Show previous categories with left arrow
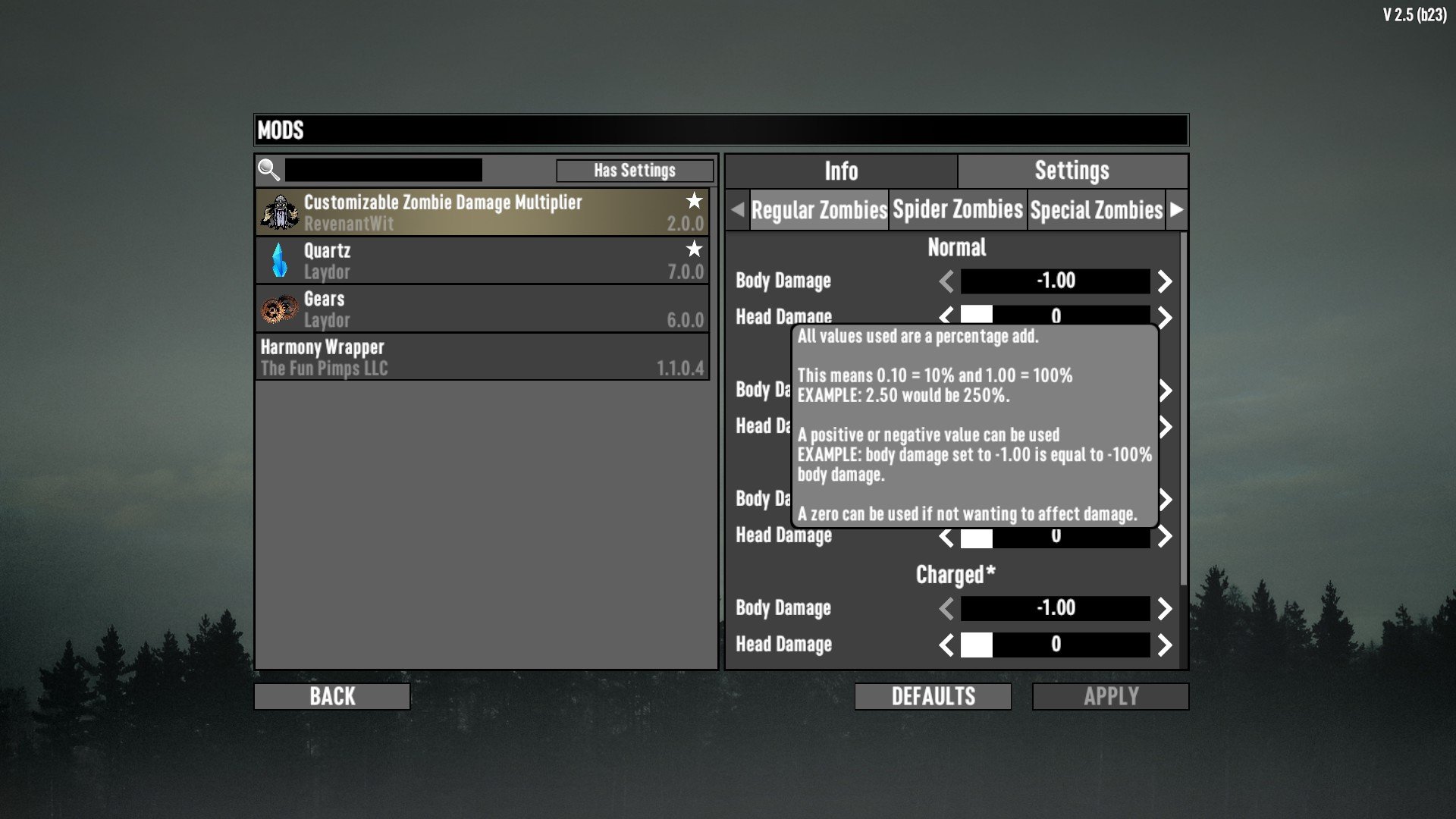The width and height of the screenshot is (1456, 819). (737, 210)
